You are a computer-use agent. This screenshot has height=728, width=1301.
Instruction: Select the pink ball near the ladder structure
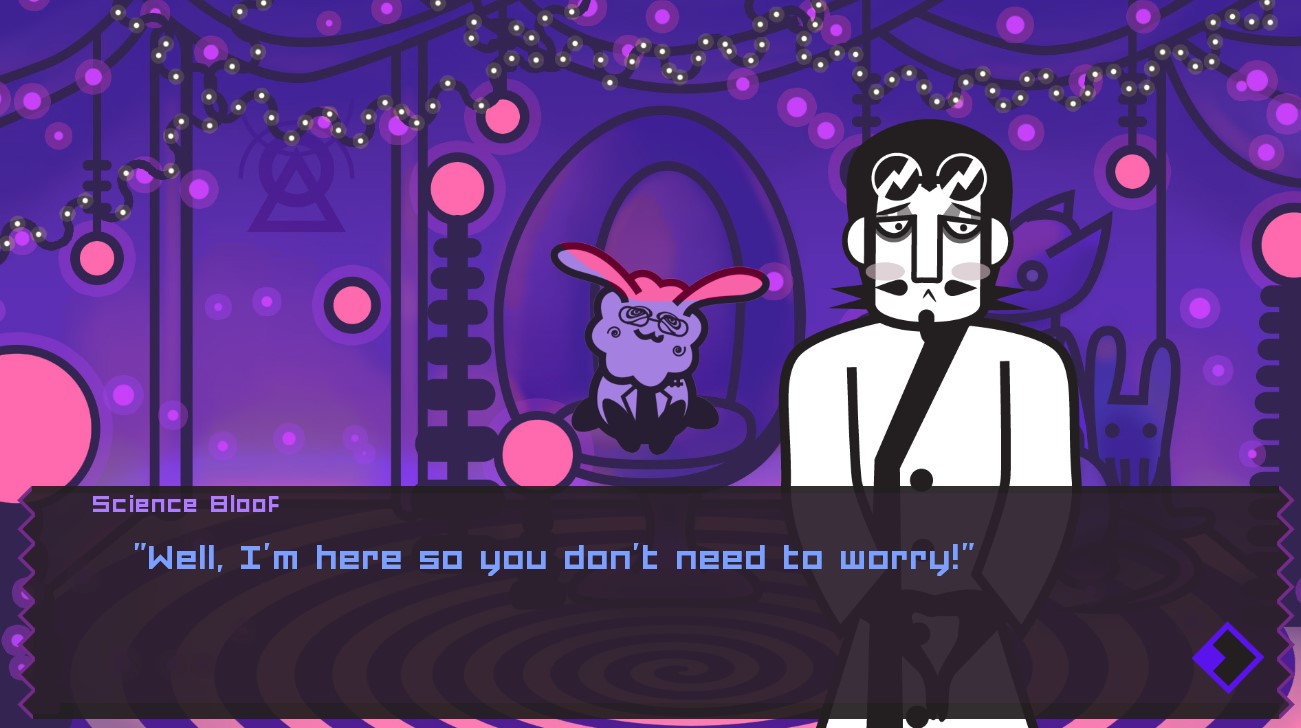tap(457, 187)
